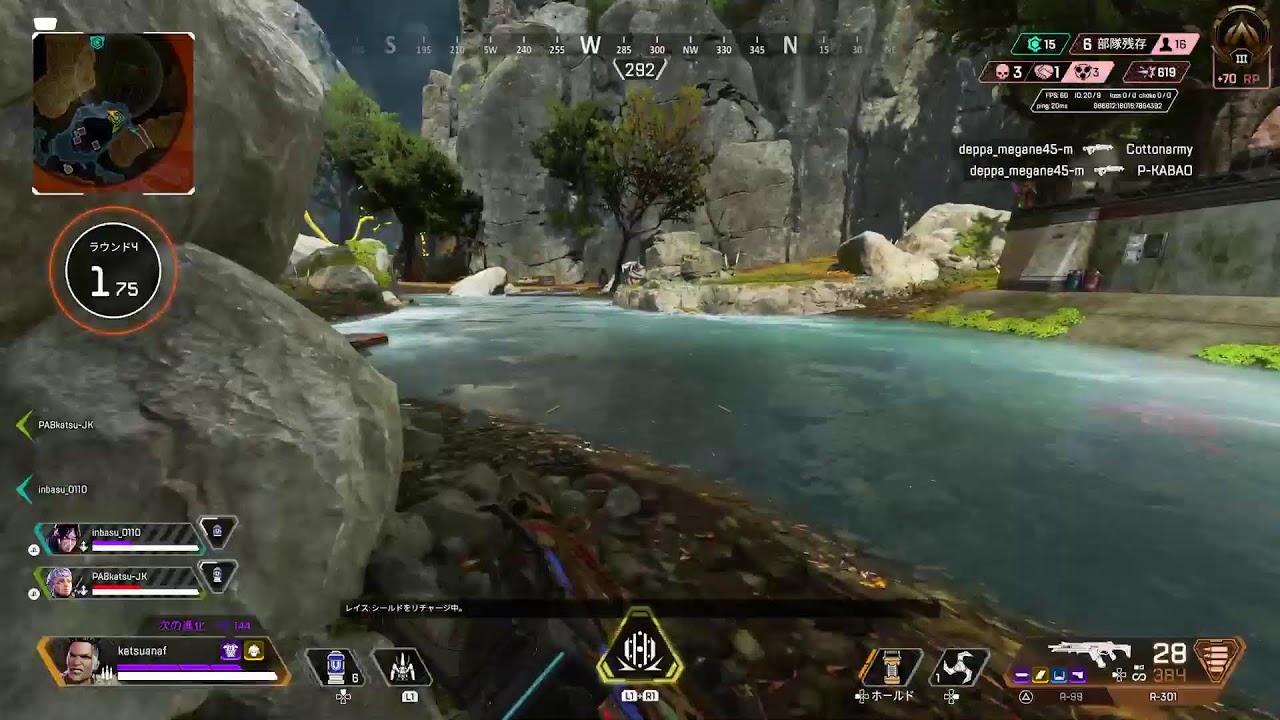Activate the ultimate ability hexagon icon
Image resolution: width=1280 pixels, height=720 pixels.
pyautogui.click(x=640, y=652)
